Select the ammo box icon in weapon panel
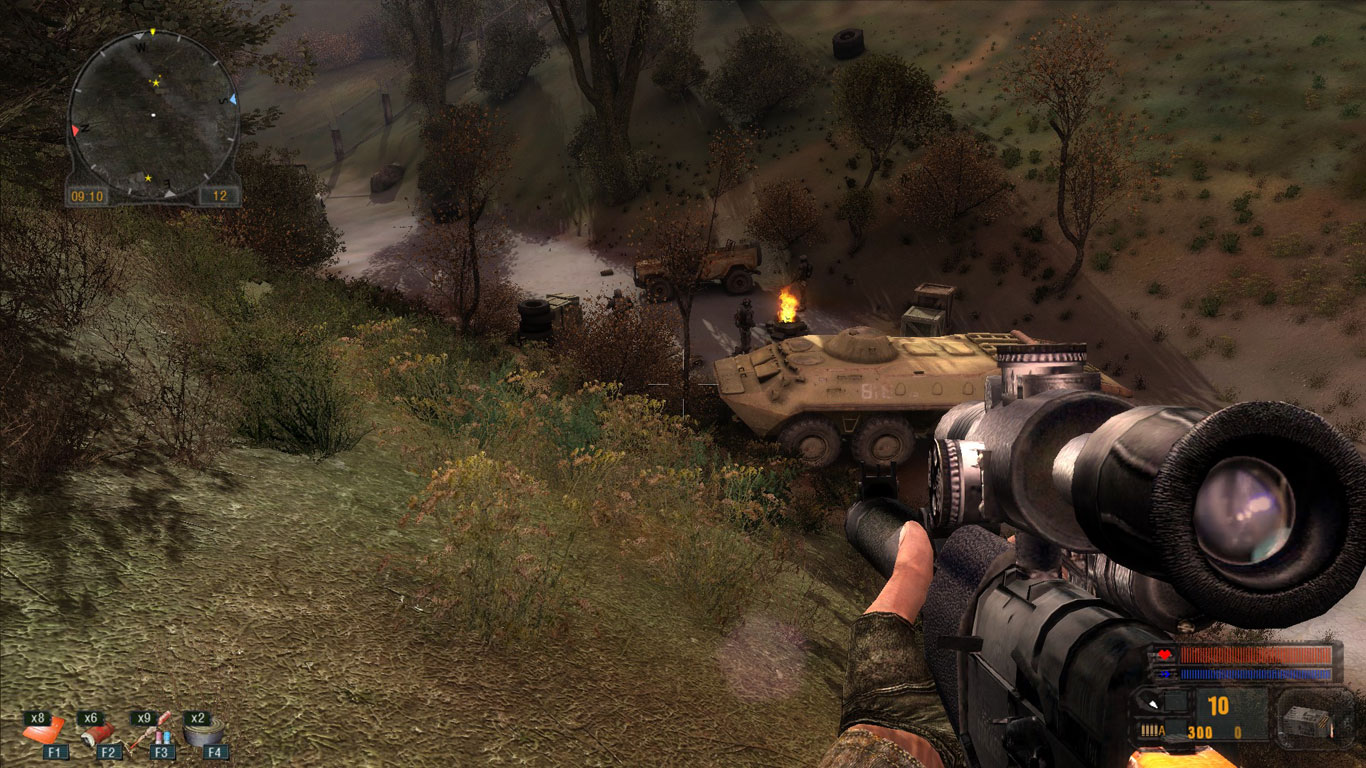1366x768 pixels. [x=1308, y=720]
